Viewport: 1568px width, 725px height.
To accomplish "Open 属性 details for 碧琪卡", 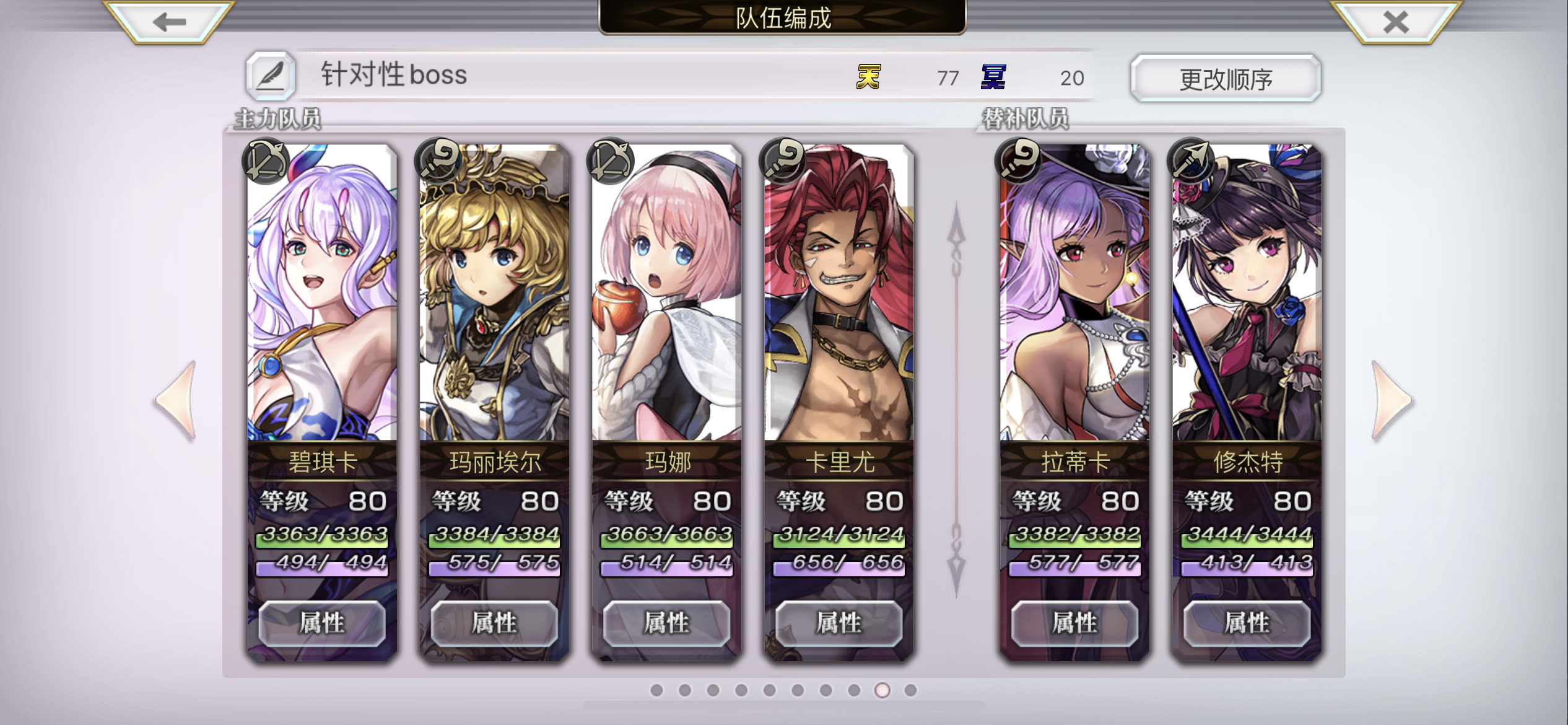I will point(321,623).
